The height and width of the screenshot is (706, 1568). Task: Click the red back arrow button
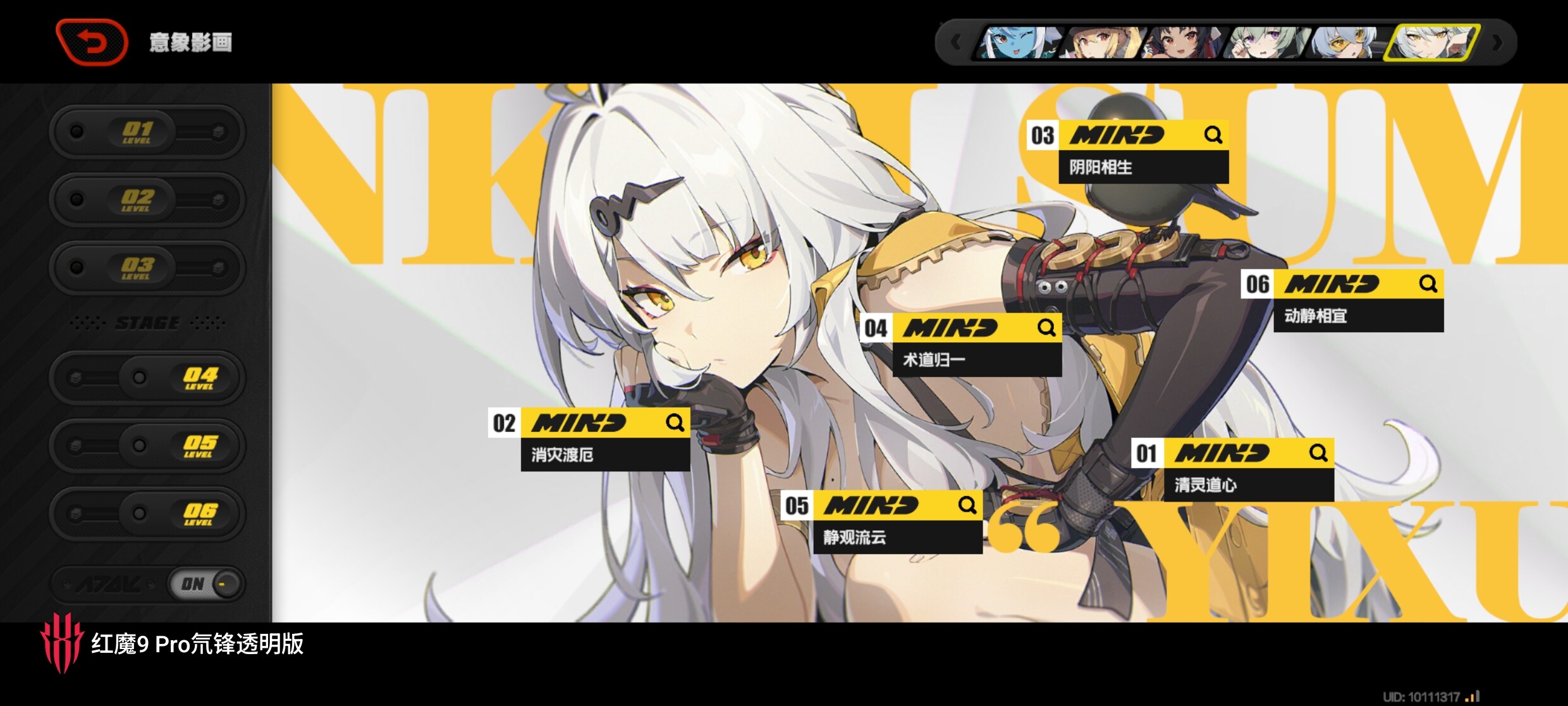(x=92, y=42)
